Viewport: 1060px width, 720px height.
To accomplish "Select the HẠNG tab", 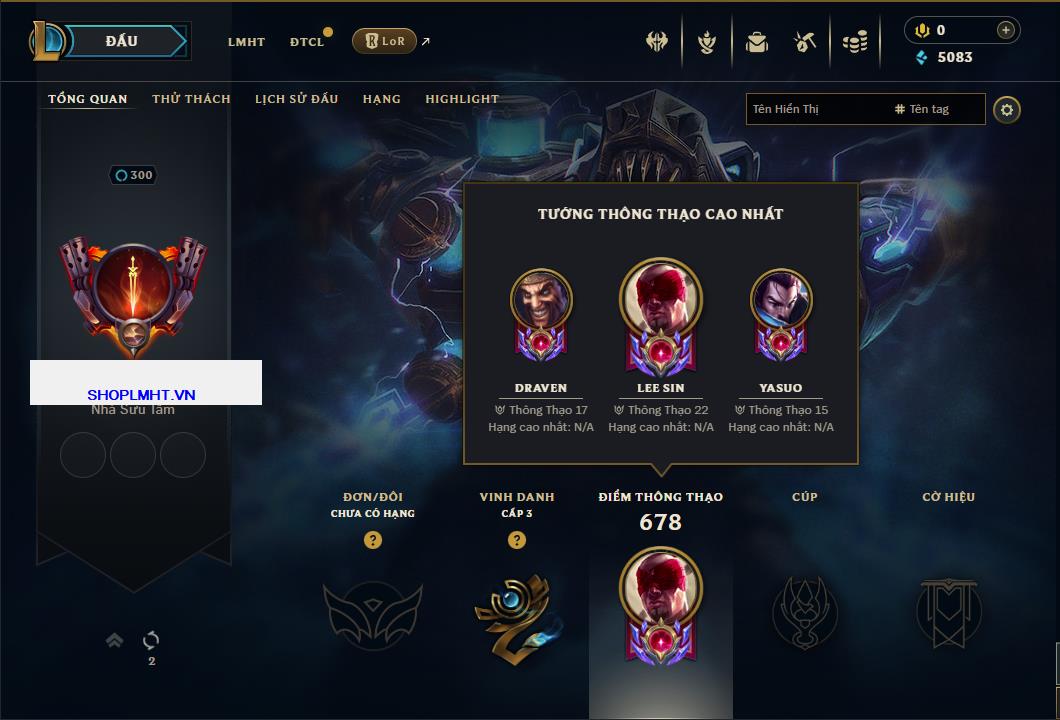I will [381, 99].
